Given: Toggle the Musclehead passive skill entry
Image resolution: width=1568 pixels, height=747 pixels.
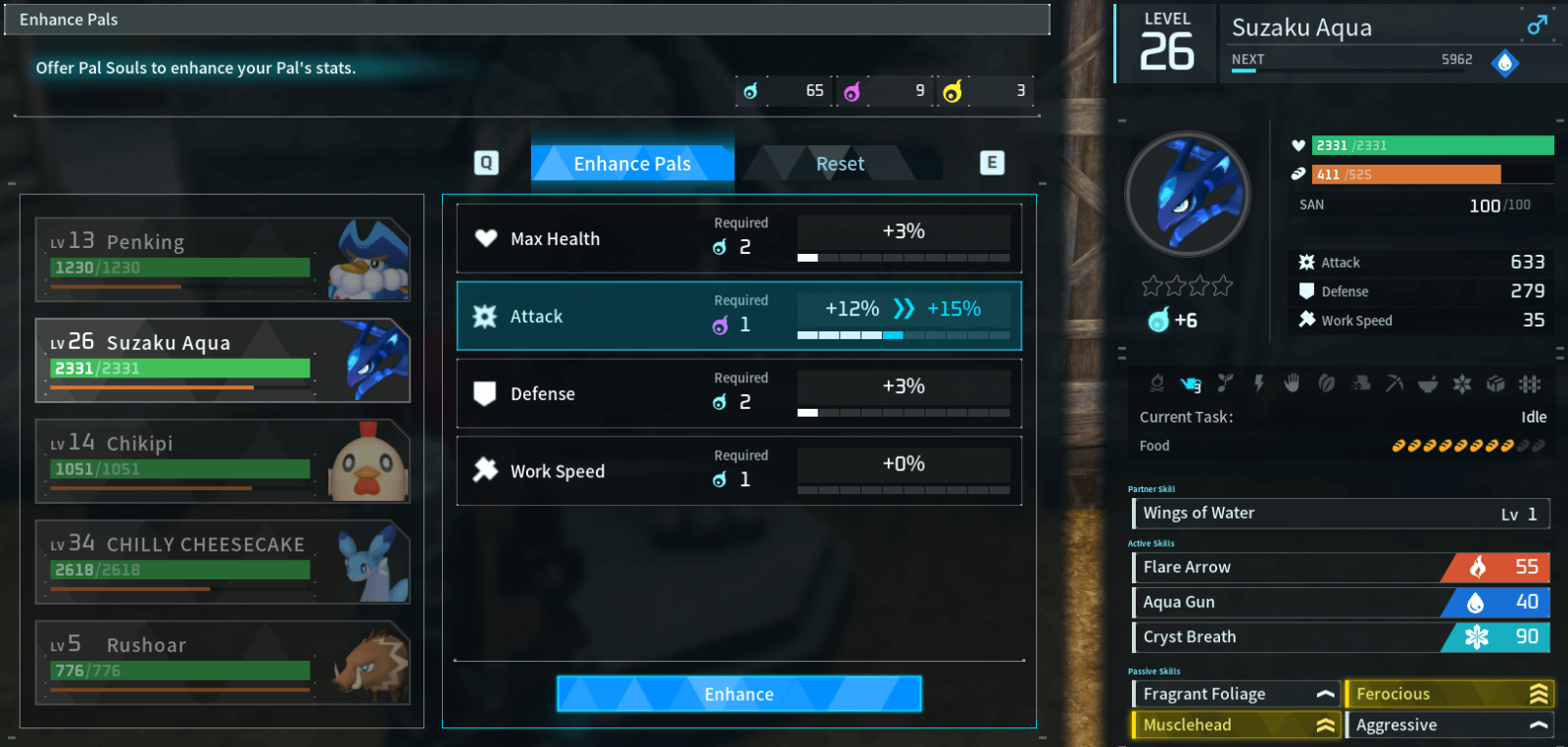Looking at the screenshot, I should click(x=1236, y=724).
